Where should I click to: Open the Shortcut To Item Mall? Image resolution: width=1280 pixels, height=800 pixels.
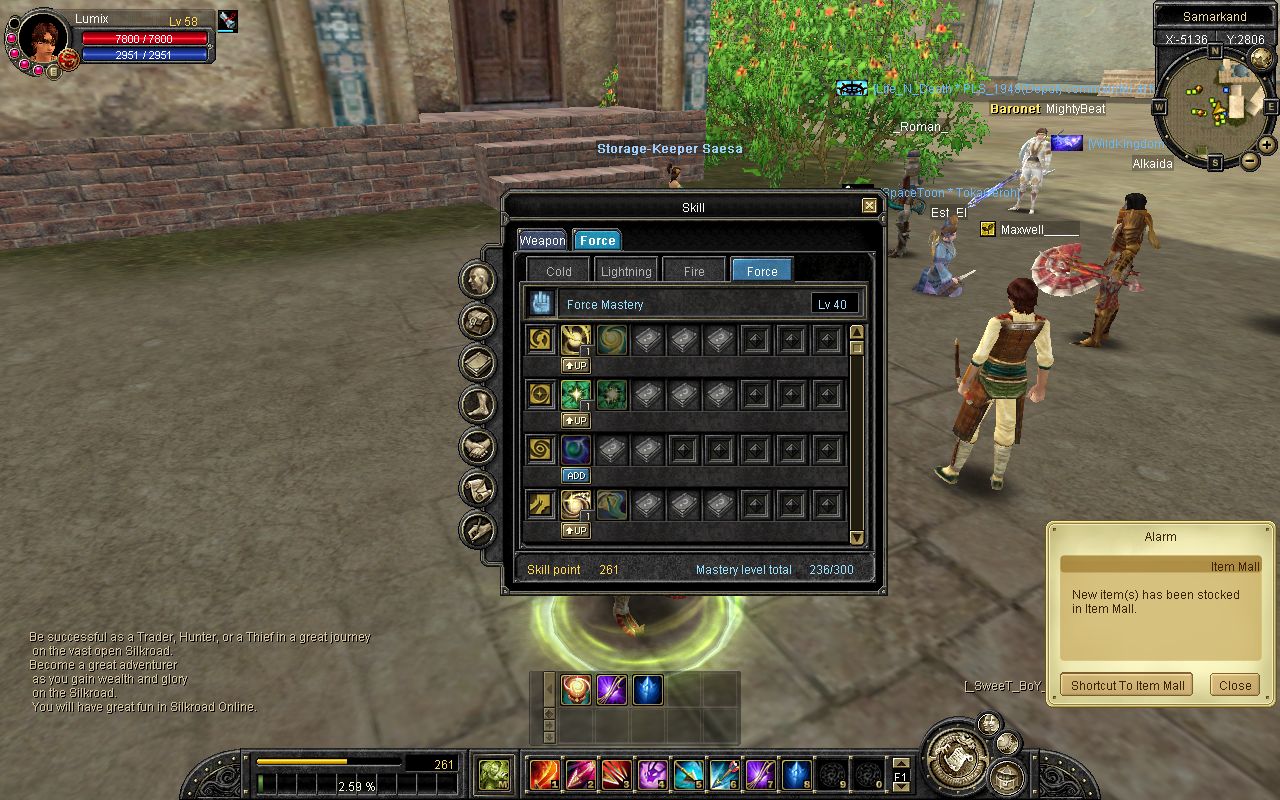[x=1127, y=685]
